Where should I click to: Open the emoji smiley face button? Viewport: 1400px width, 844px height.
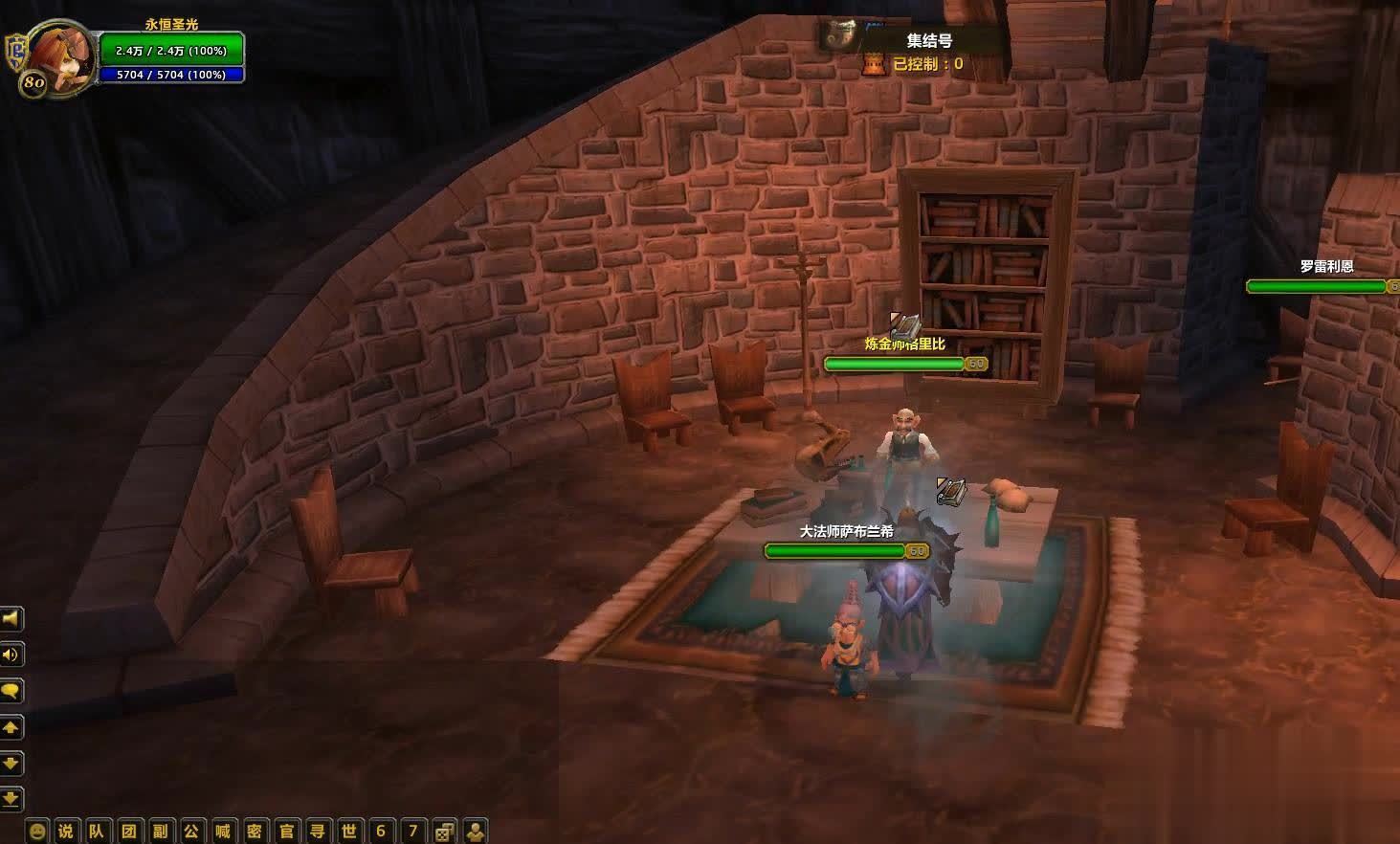[x=36, y=831]
